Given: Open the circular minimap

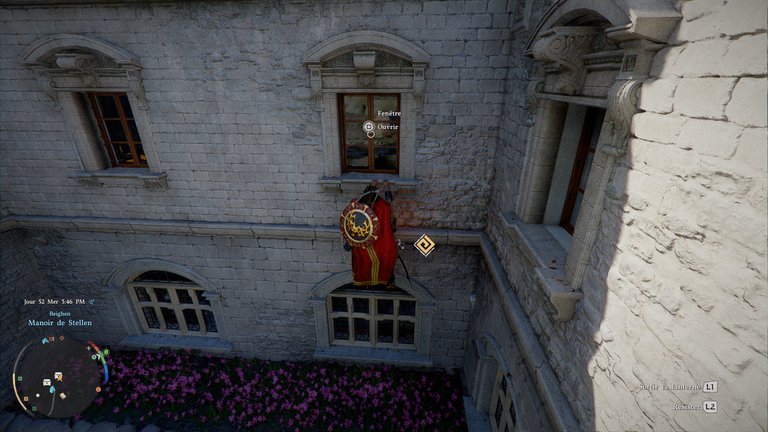Looking at the screenshot, I should pos(57,375).
